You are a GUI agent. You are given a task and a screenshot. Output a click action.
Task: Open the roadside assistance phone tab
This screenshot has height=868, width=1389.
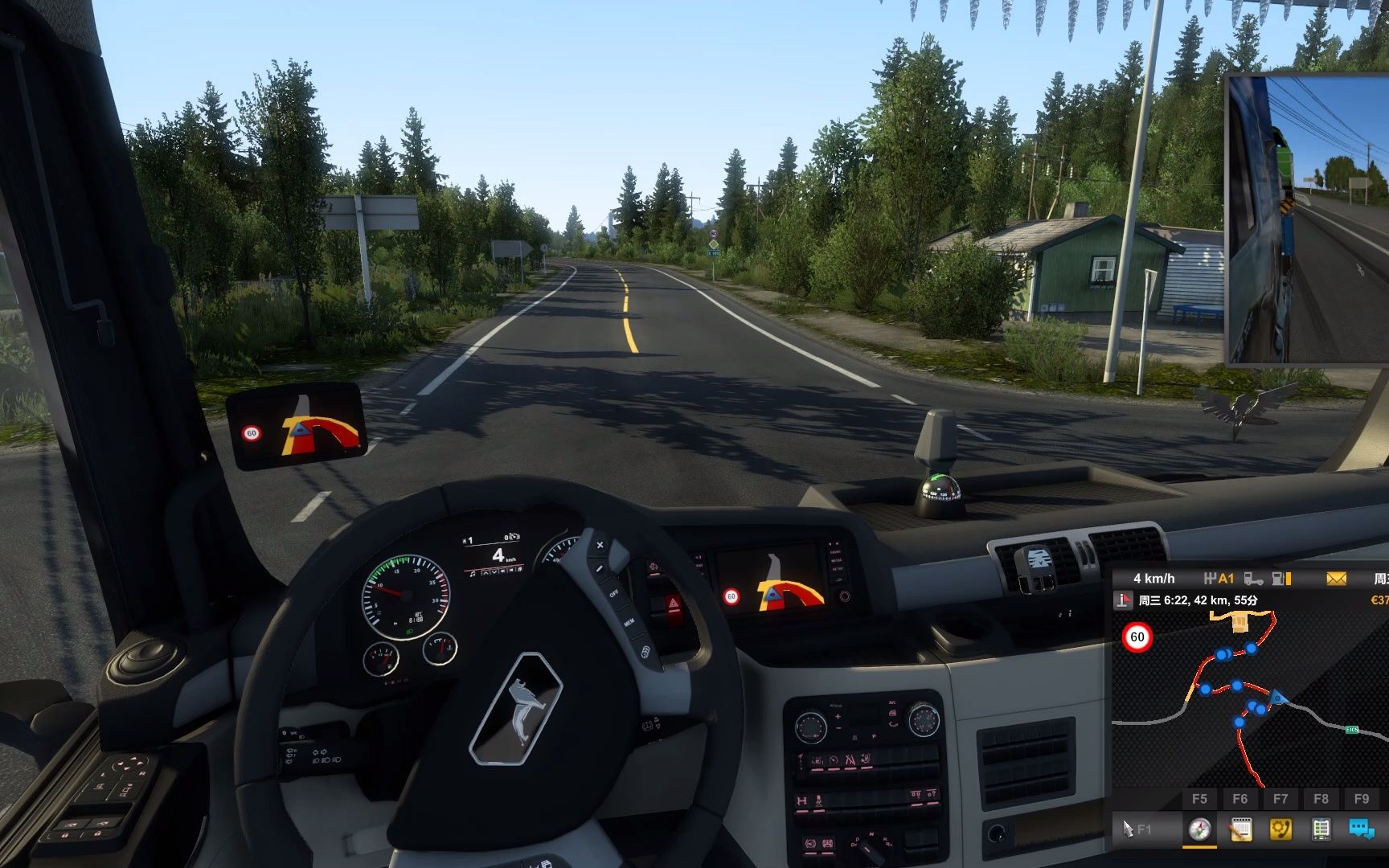click(1280, 829)
